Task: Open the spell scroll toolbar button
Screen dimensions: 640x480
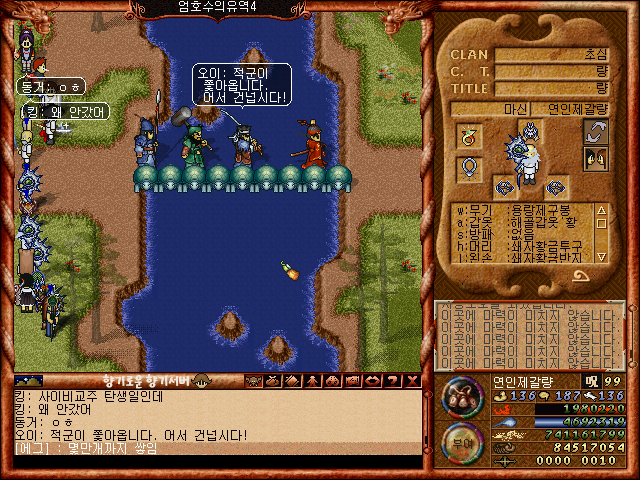Action: pyautogui.click(x=291, y=381)
